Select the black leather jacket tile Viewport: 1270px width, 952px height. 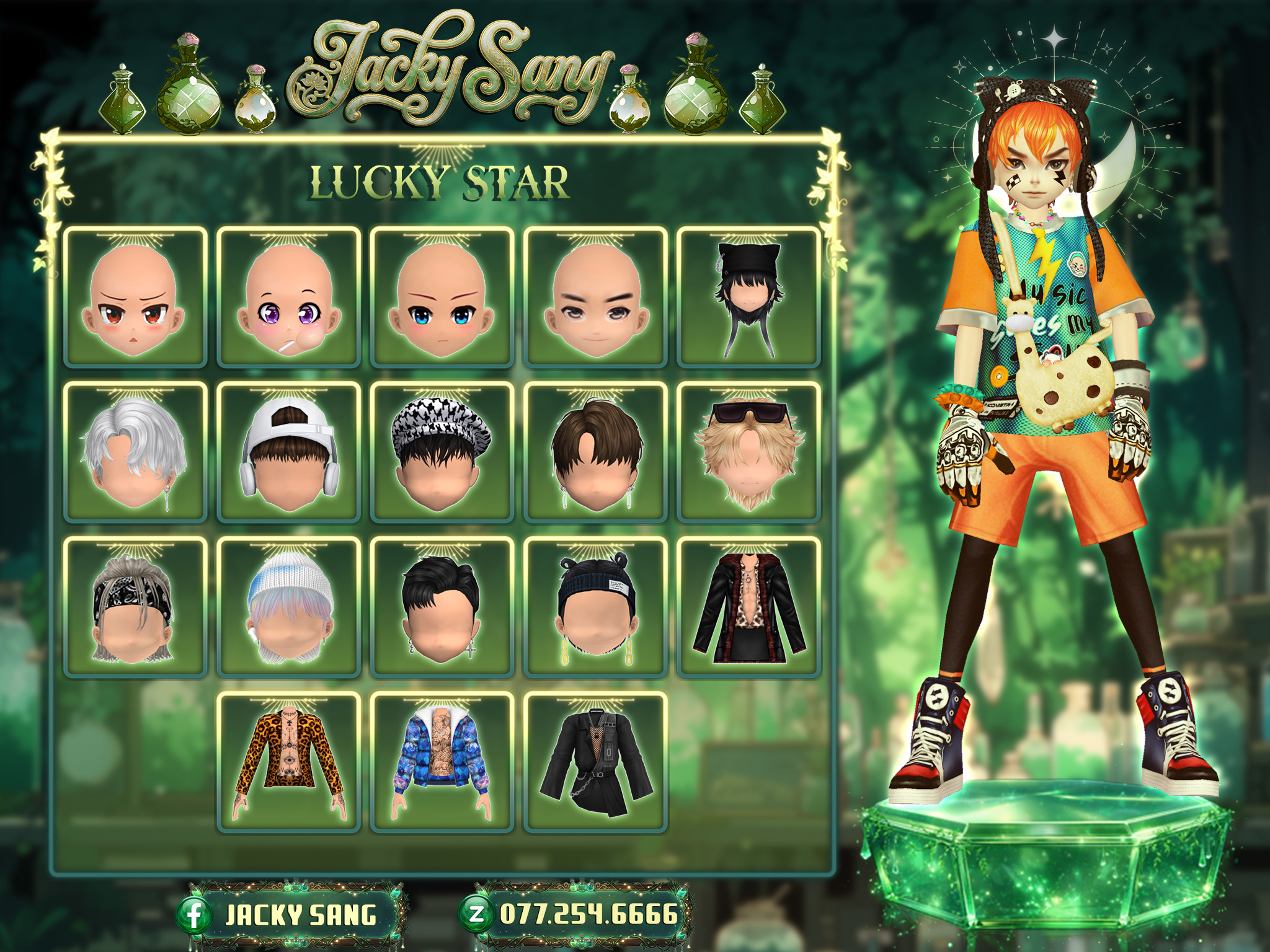click(748, 607)
